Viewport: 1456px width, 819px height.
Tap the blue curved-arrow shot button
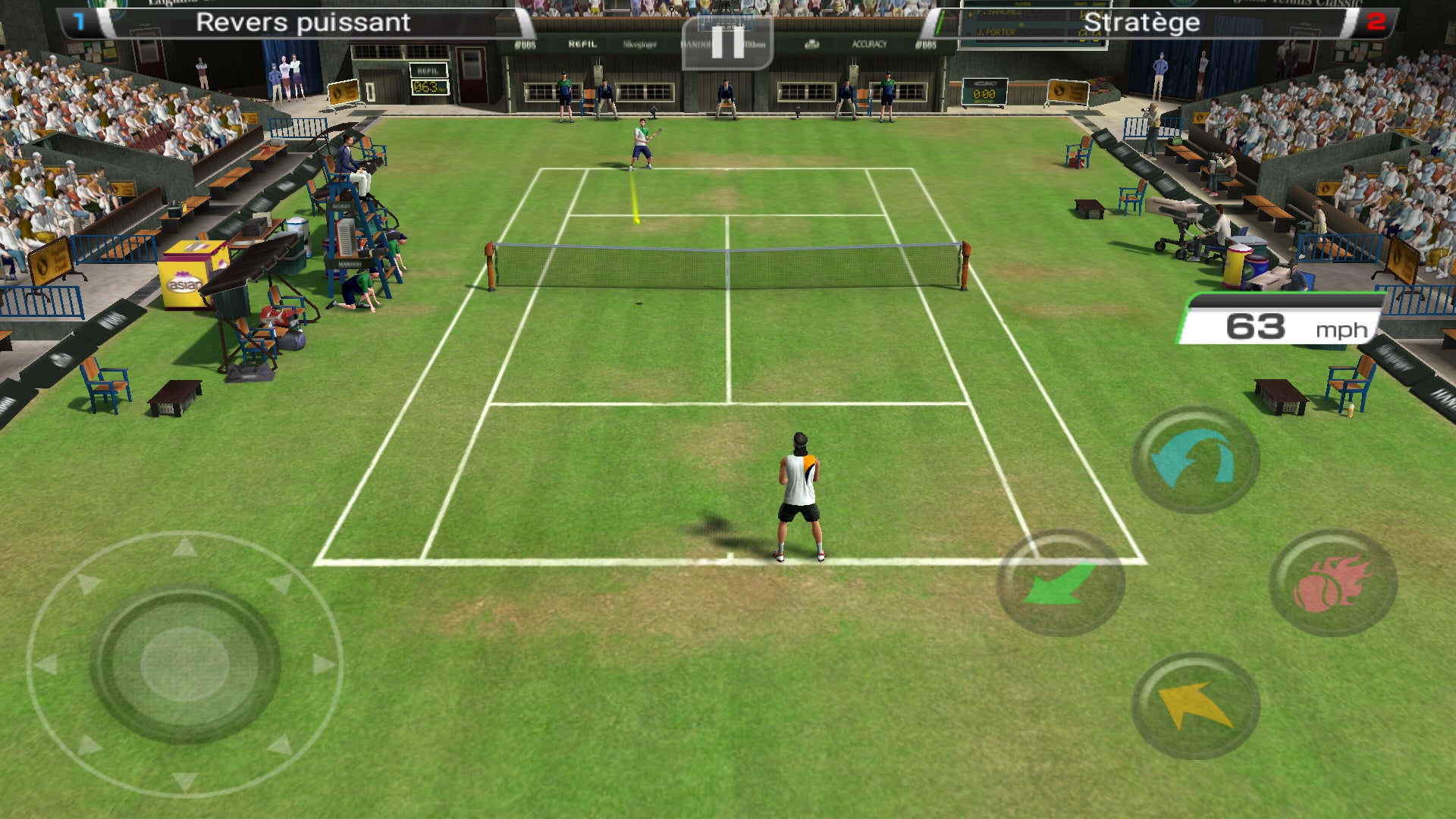1195,460
